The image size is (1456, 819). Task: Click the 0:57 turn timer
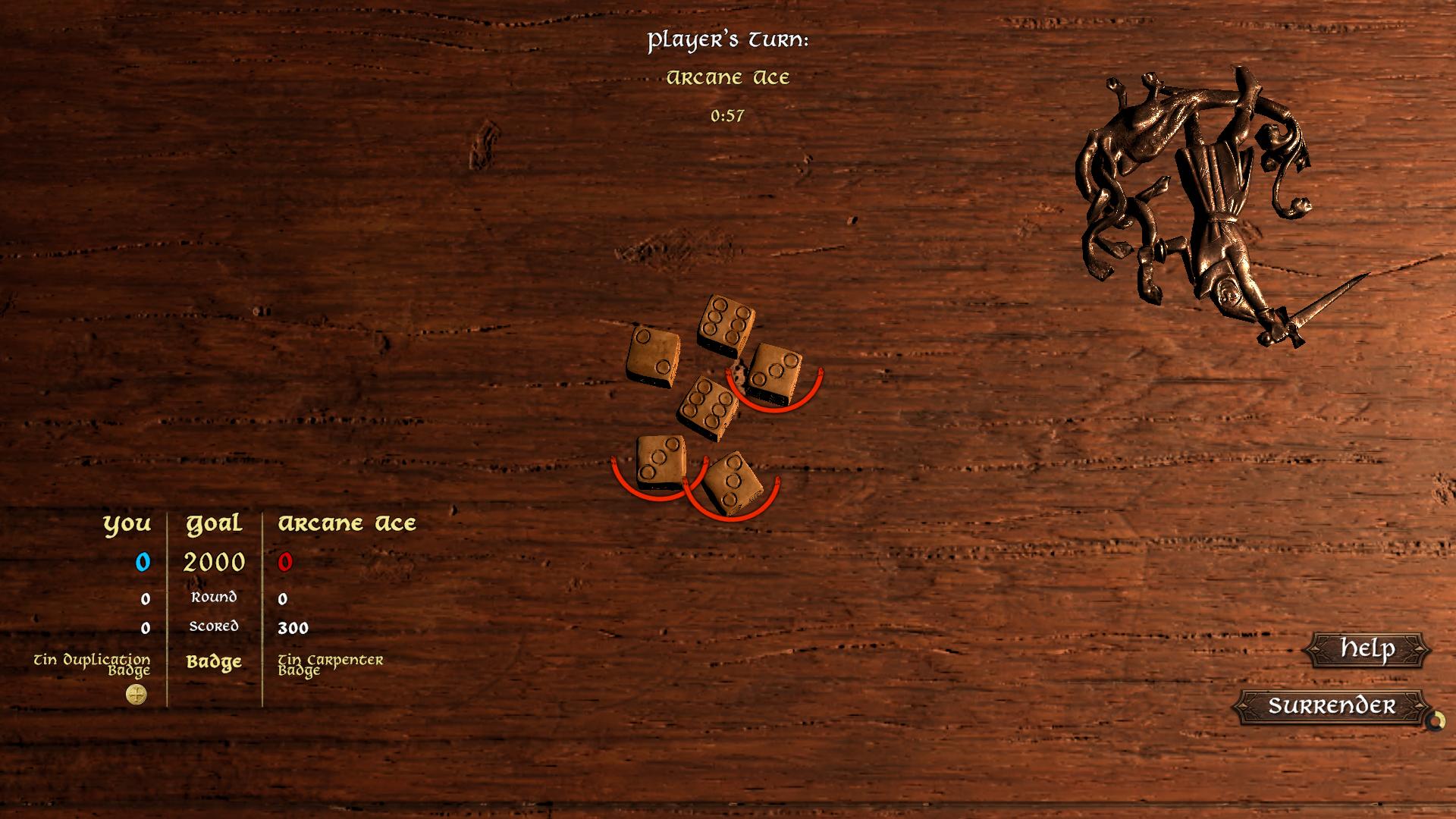point(729,116)
